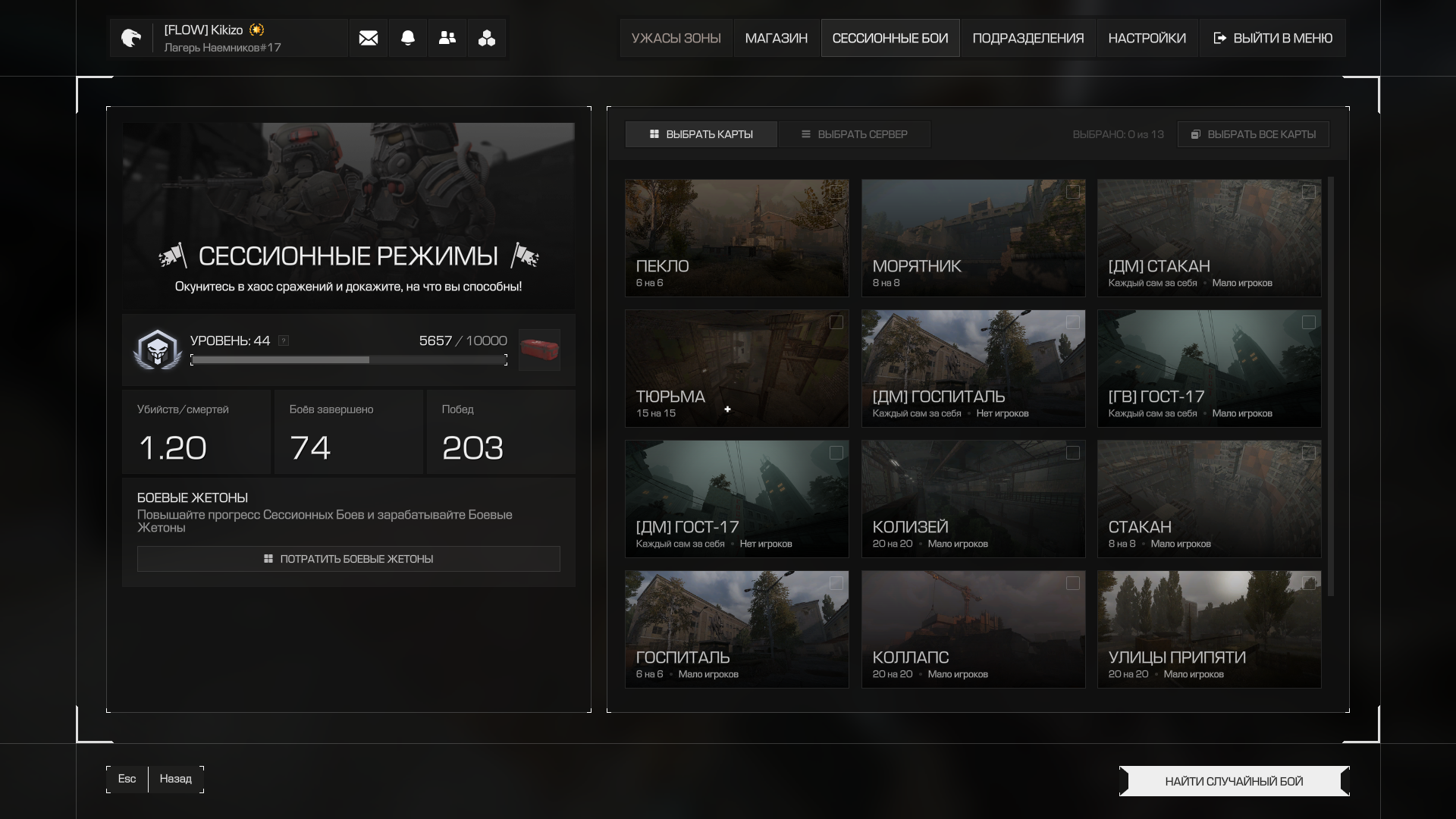Viewport: 1456px width, 819px height.
Task: Go to the МАГАЗИН shop
Action: pyautogui.click(x=776, y=38)
